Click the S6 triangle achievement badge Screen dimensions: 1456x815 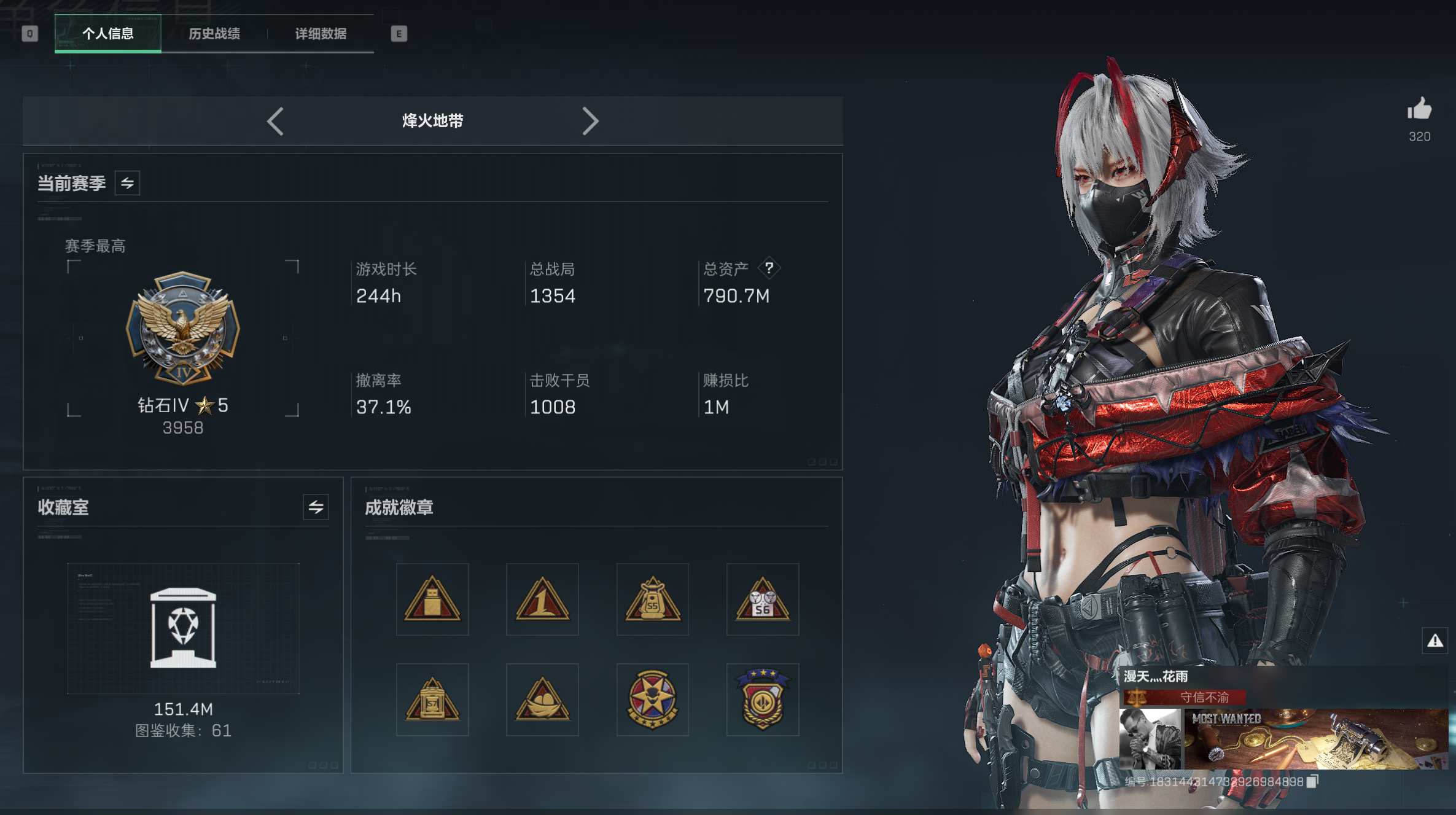coord(763,599)
